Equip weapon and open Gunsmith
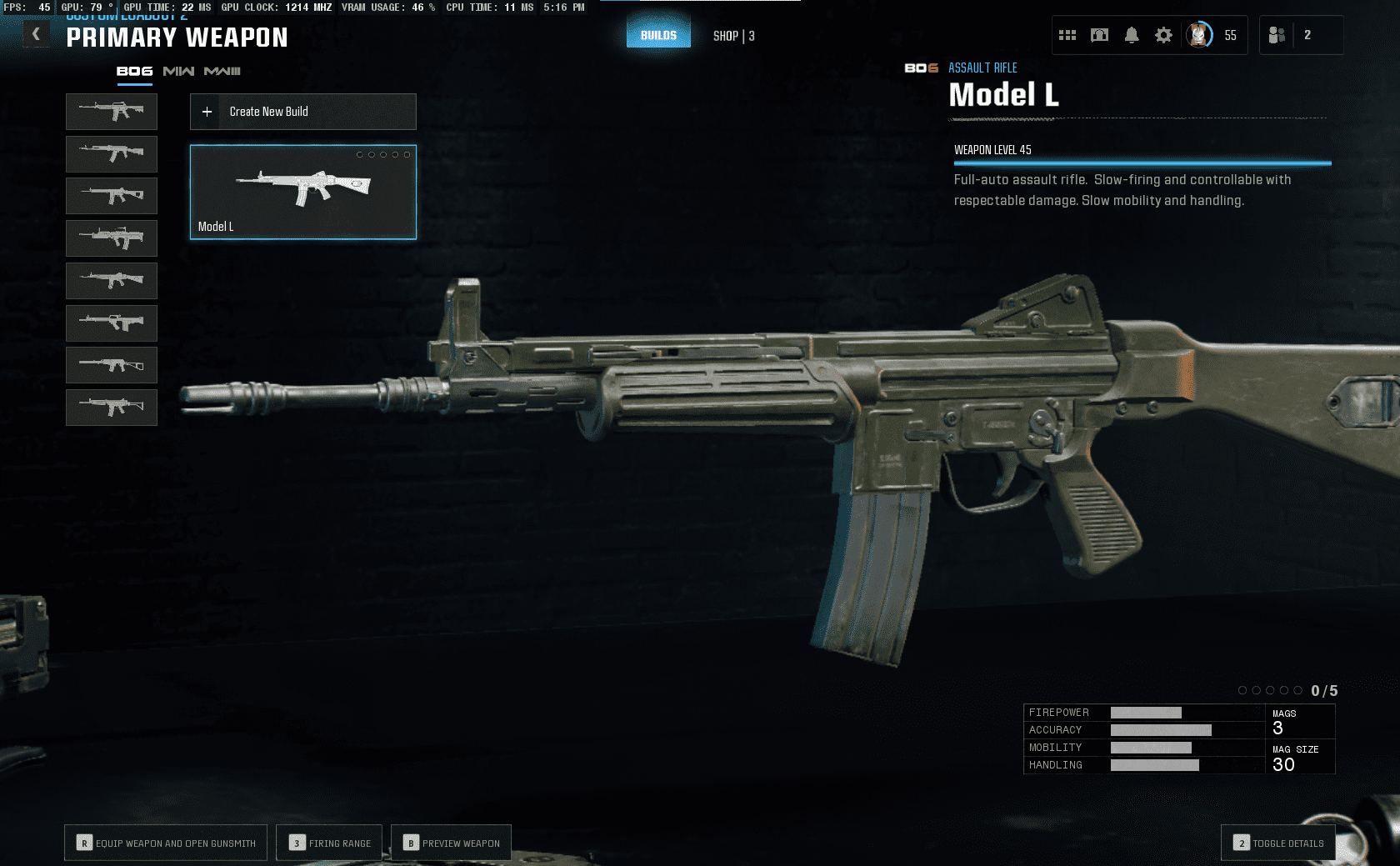This screenshot has width=1400, height=866. [x=166, y=843]
